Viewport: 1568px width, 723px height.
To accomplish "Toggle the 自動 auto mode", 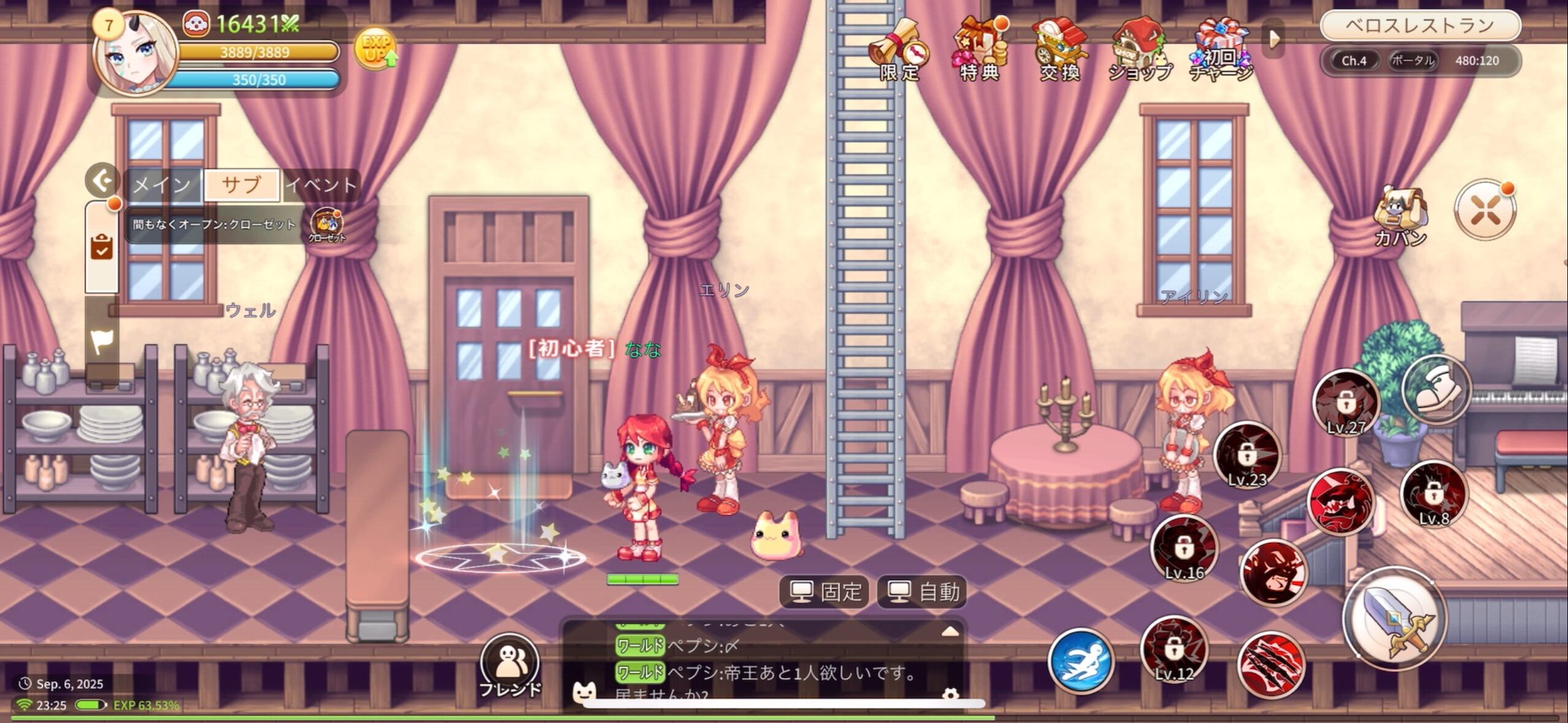I will 922,592.
